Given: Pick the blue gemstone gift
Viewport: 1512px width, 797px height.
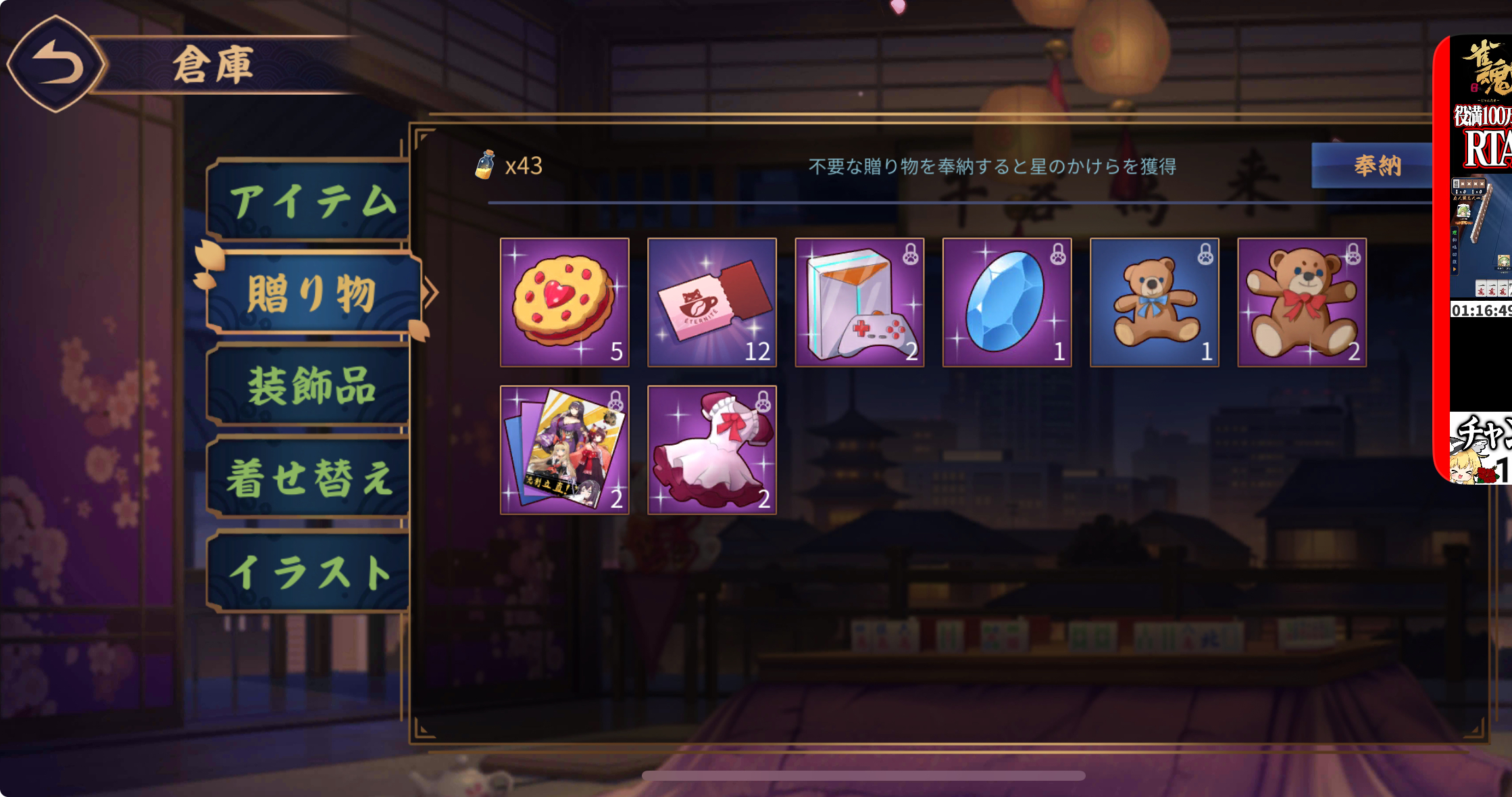Looking at the screenshot, I should pos(1007,302).
